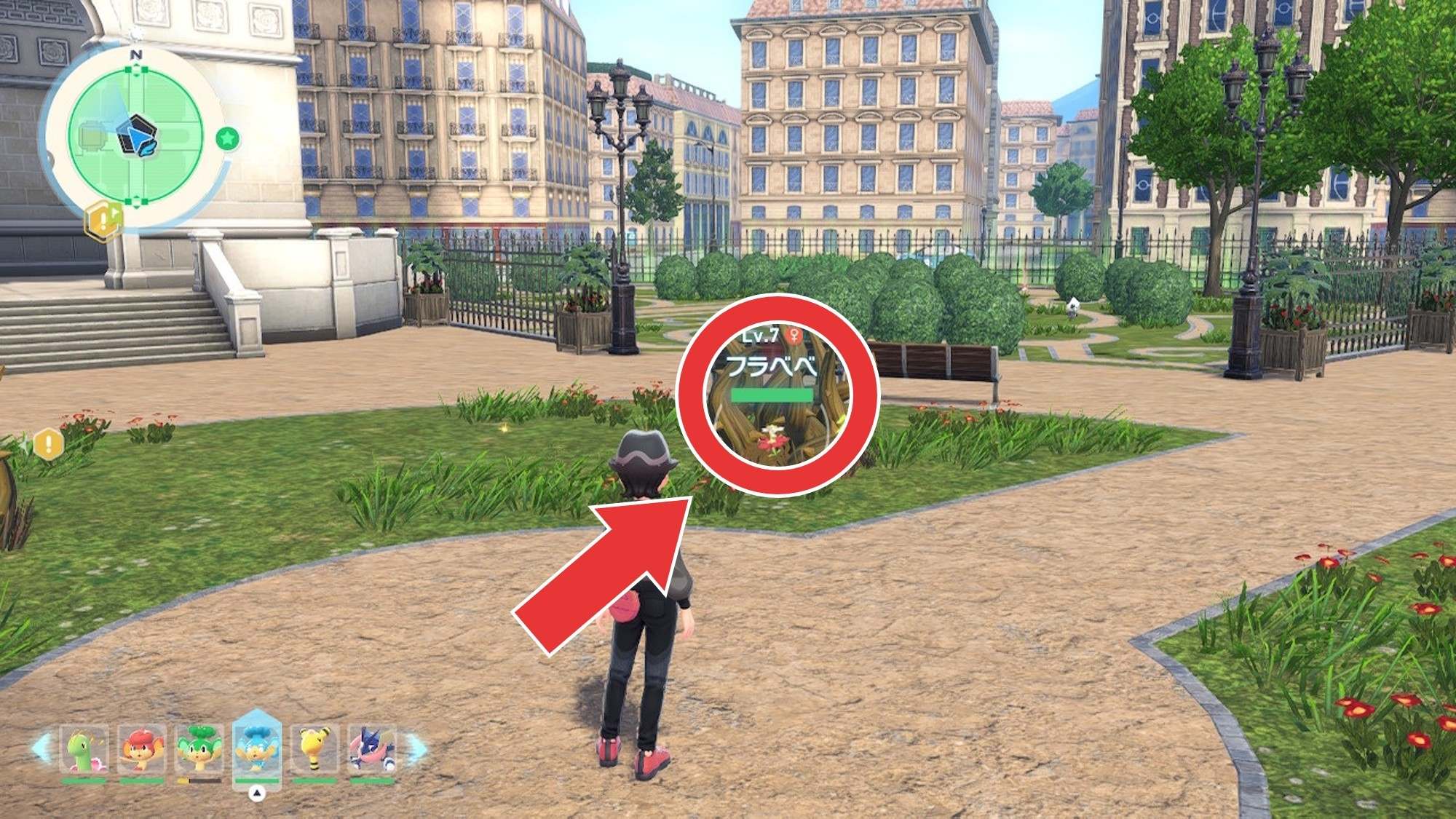This screenshot has height=819, width=1456.
Task: Switch to Pansage in the party bar
Action: click(199, 750)
